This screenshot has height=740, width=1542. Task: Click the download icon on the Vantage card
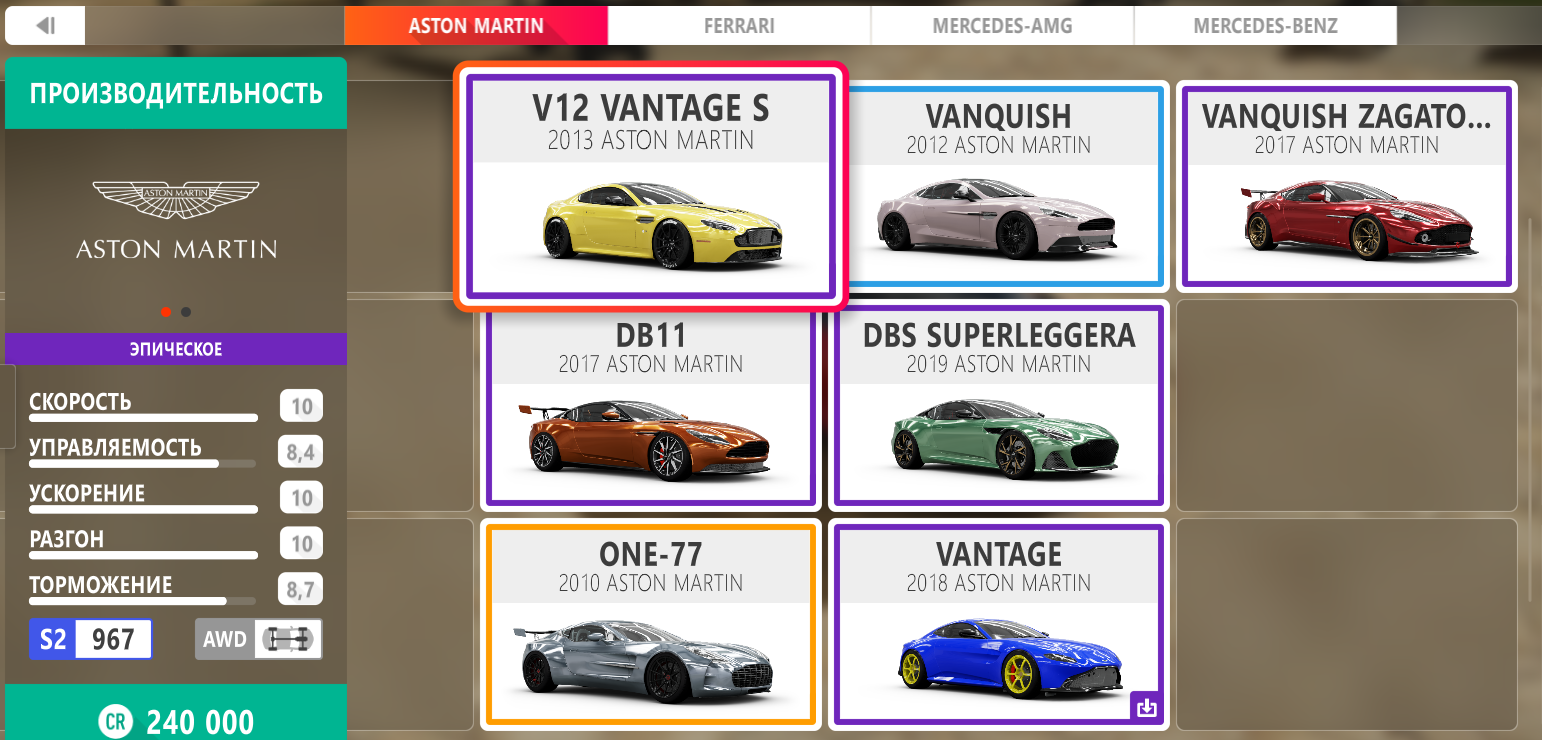[1148, 707]
